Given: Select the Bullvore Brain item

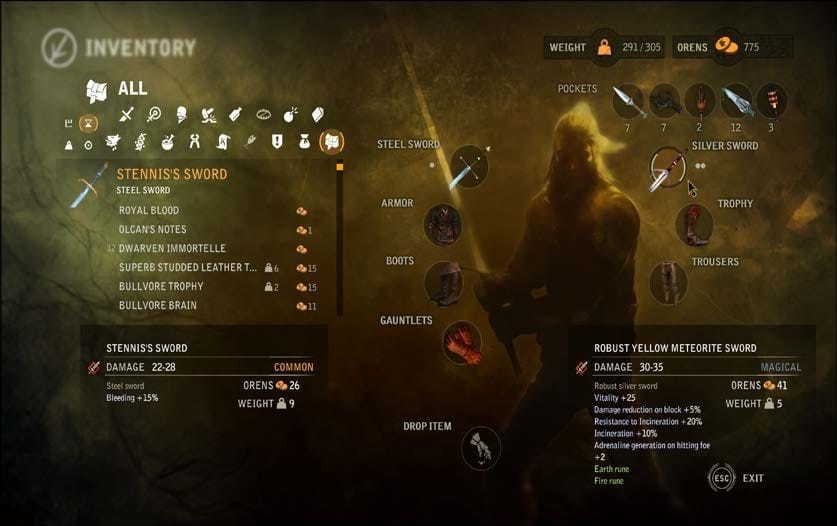Looking at the screenshot, I should point(157,306).
